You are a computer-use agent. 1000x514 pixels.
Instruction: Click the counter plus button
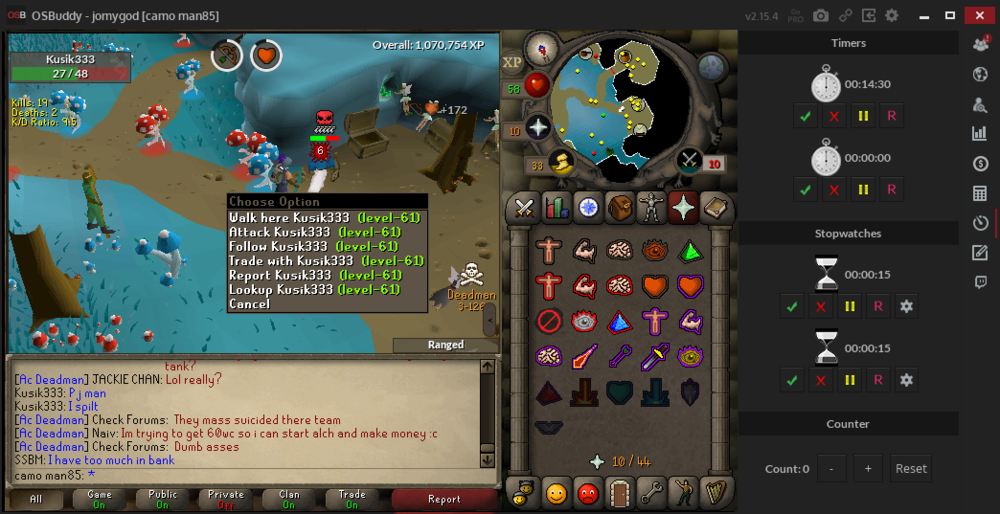point(869,468)
